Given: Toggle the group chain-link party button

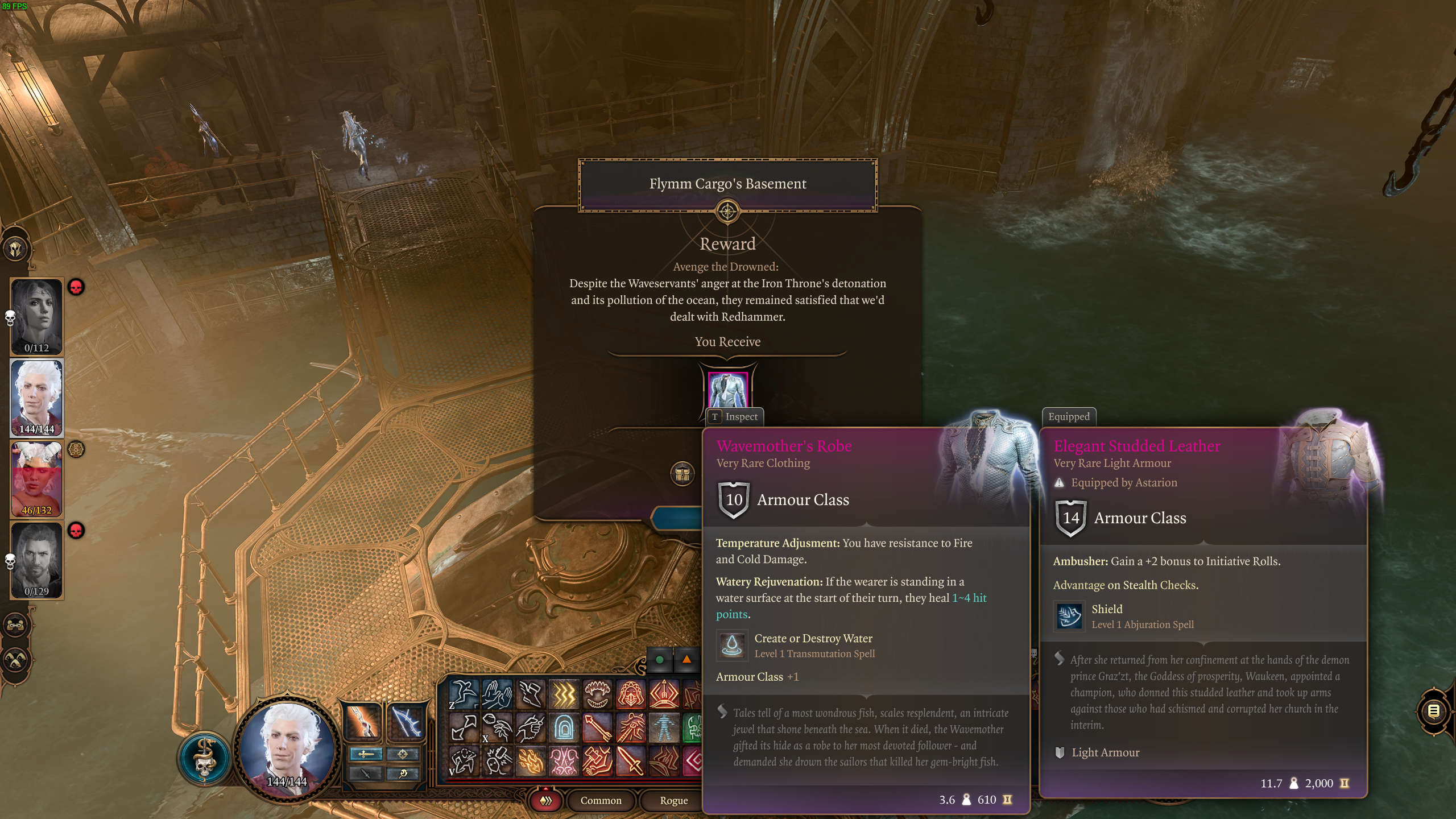Looking at the screenshot, I should [15, 625].
